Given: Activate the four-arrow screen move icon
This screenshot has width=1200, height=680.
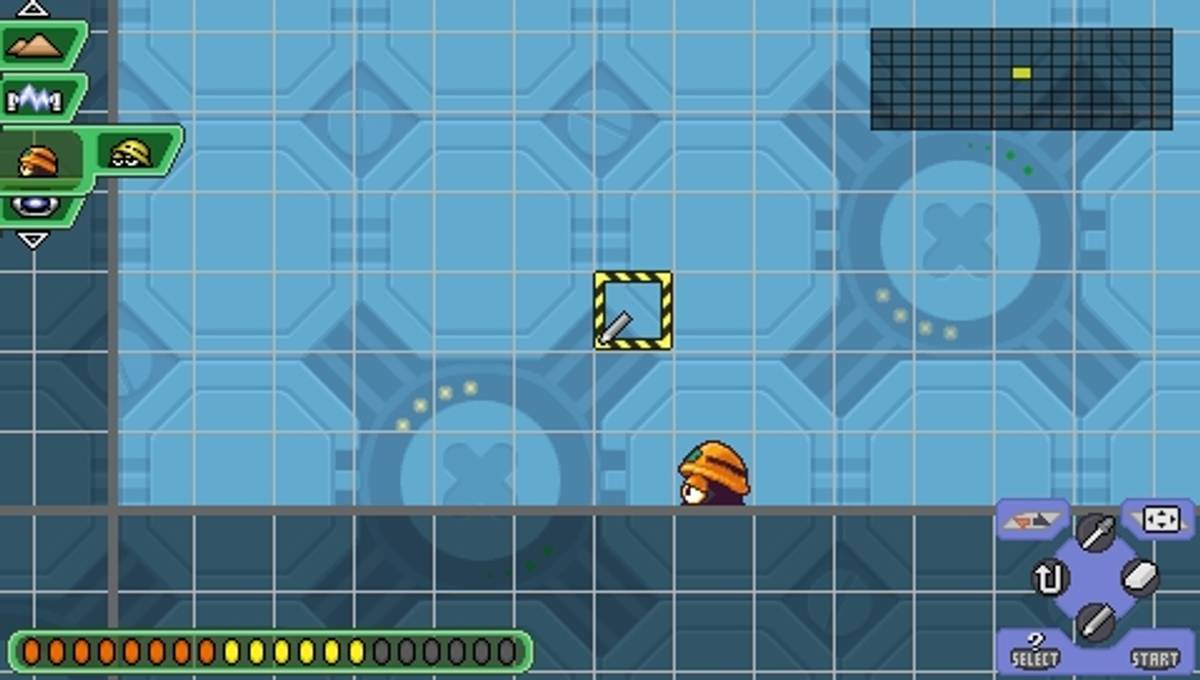Looking at the screenshot, I should (1160, 518).
